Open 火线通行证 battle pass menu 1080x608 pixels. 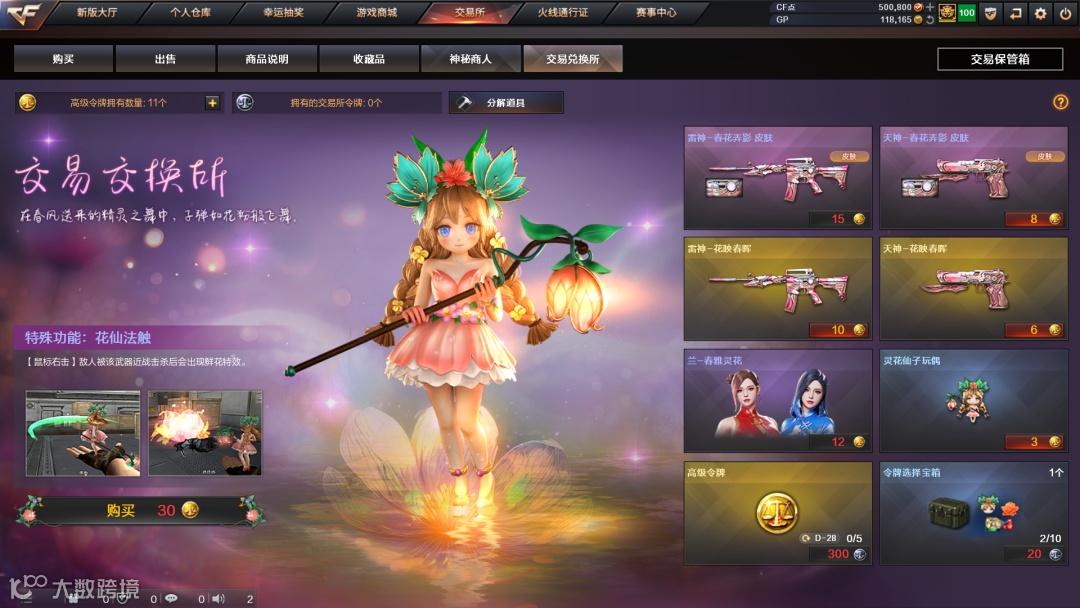coord(563,13)
